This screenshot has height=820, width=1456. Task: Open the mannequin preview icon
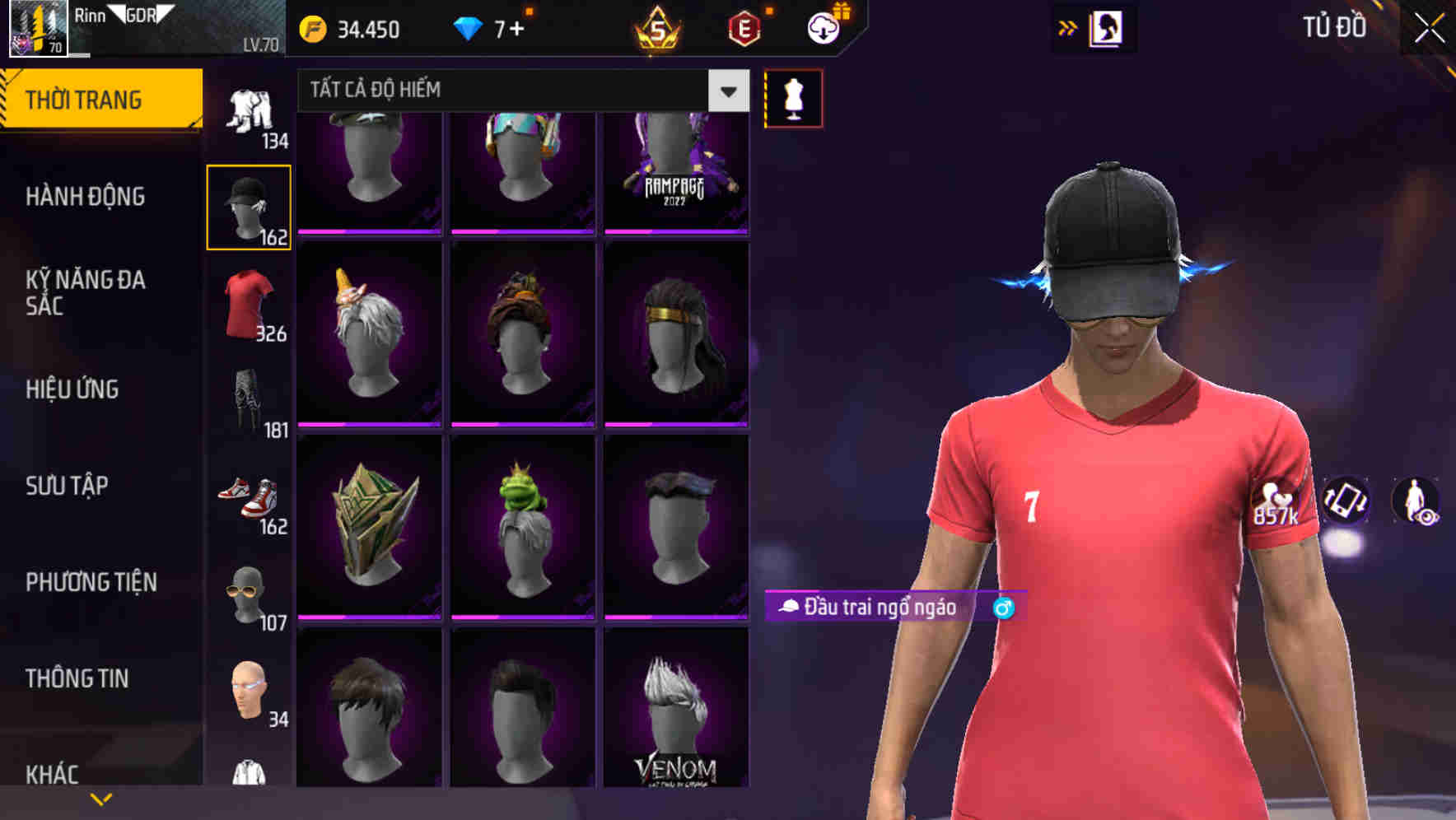click(793, 97)
